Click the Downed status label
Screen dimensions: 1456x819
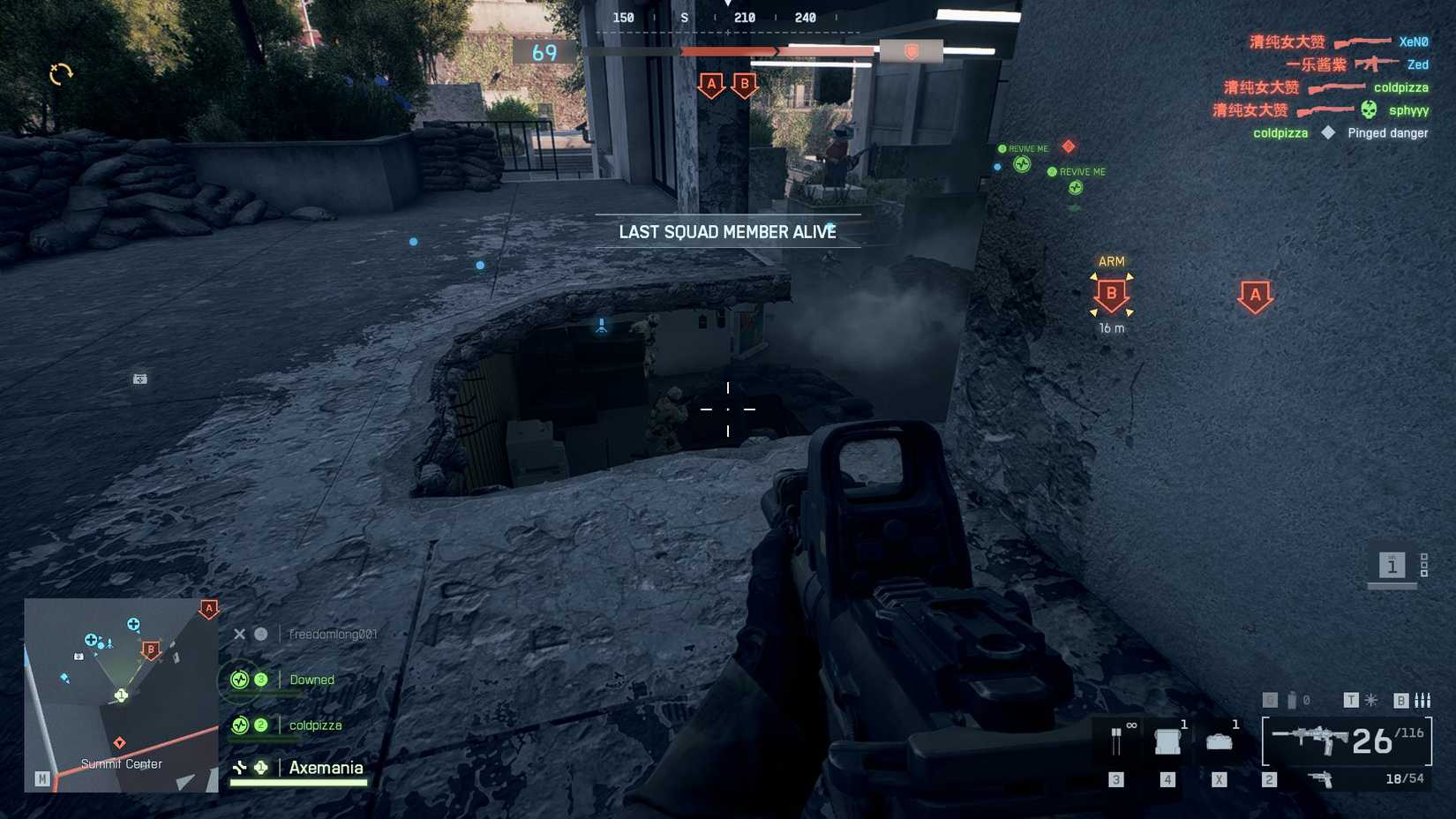pyautogui.click(x=311, y=680)
